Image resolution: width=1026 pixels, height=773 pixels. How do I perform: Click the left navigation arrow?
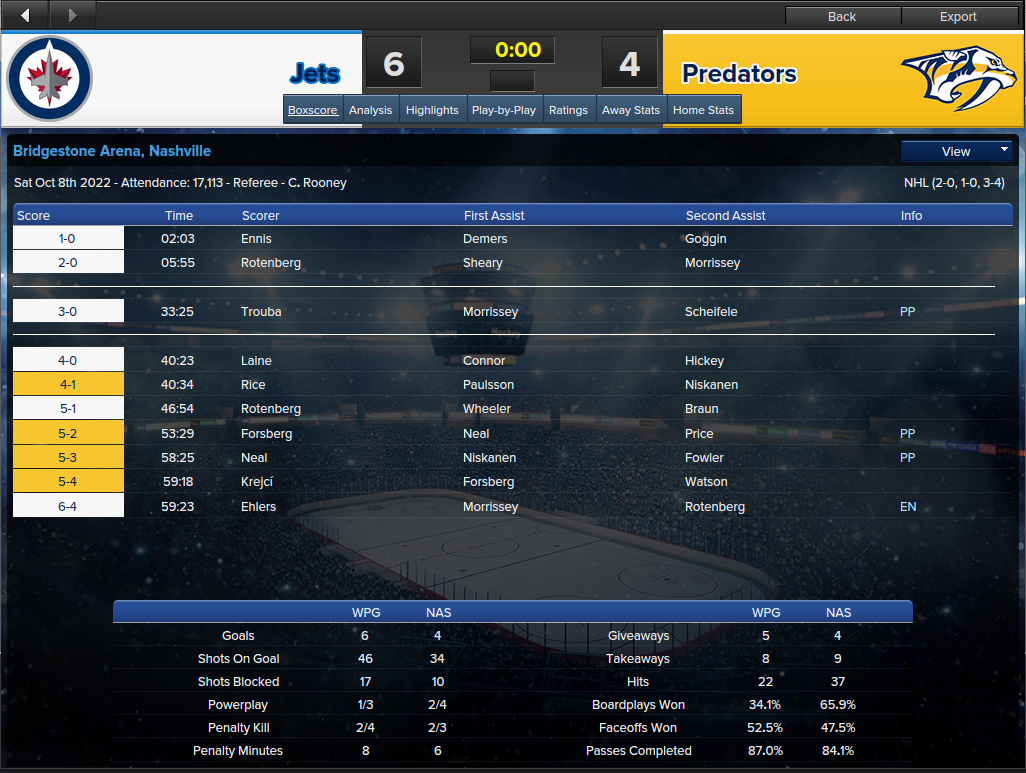25,15
